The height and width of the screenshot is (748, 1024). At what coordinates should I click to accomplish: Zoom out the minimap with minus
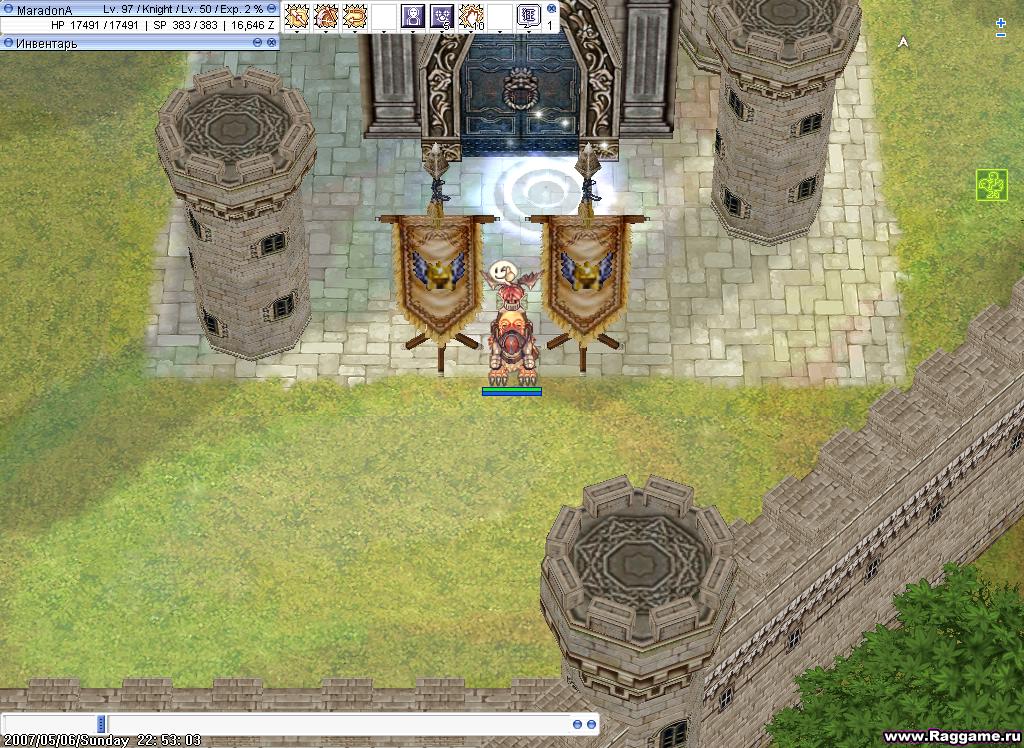(1001, 35)
